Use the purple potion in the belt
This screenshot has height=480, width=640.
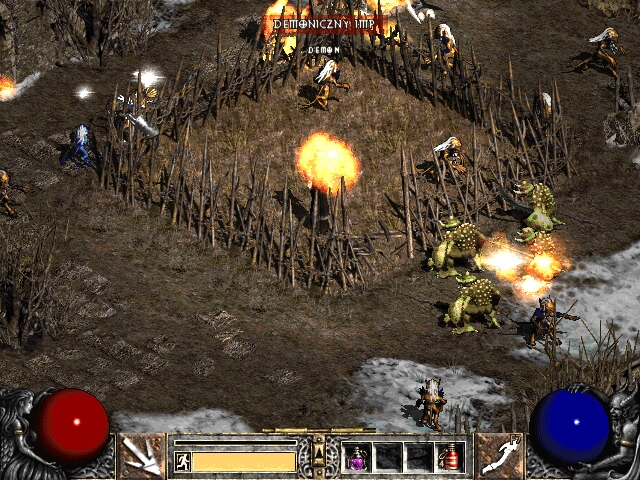357,457
